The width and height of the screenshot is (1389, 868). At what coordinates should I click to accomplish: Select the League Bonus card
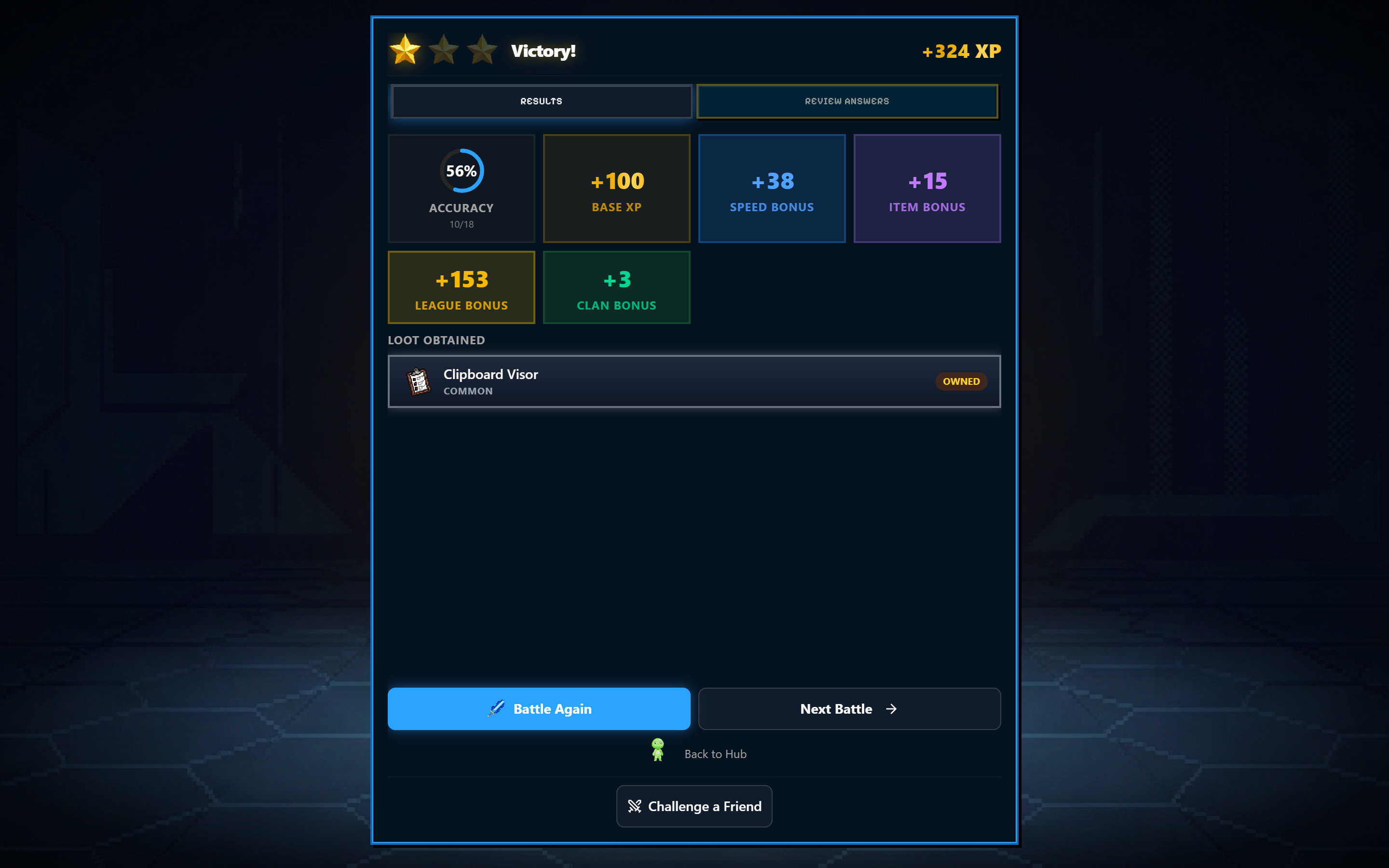[462, 287]
